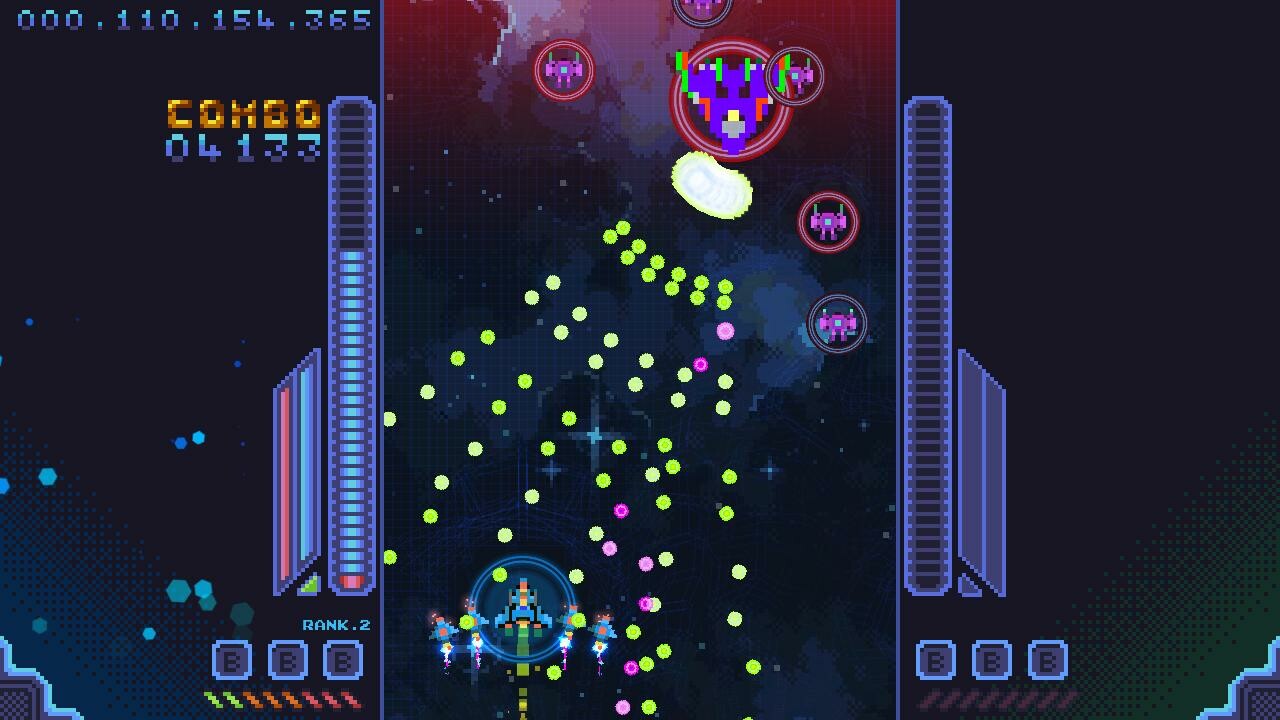Click the score readout at top left
Screen dimensions: 1280x720
[x=190, y=17]
